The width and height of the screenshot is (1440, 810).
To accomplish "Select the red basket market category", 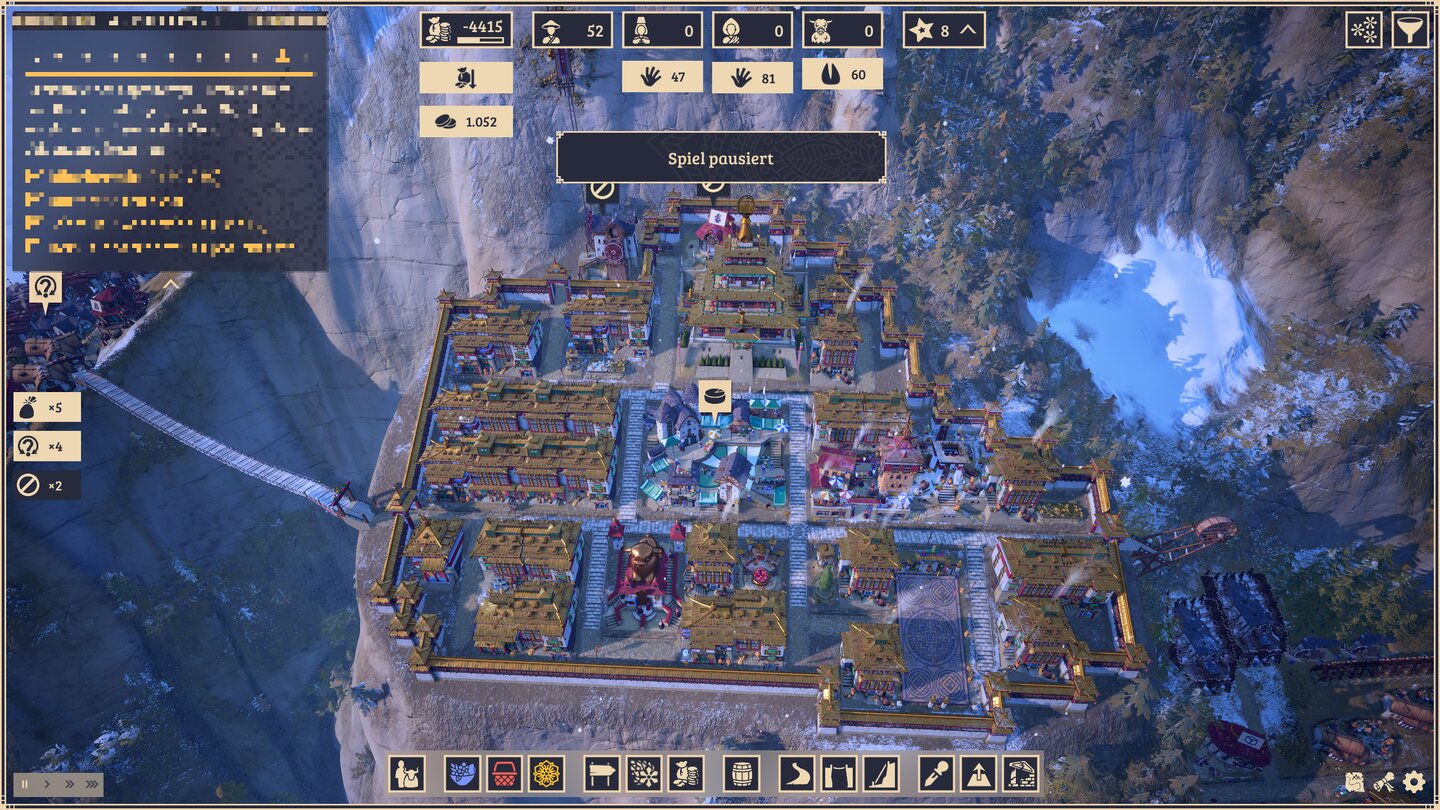I will coord(504,774).
